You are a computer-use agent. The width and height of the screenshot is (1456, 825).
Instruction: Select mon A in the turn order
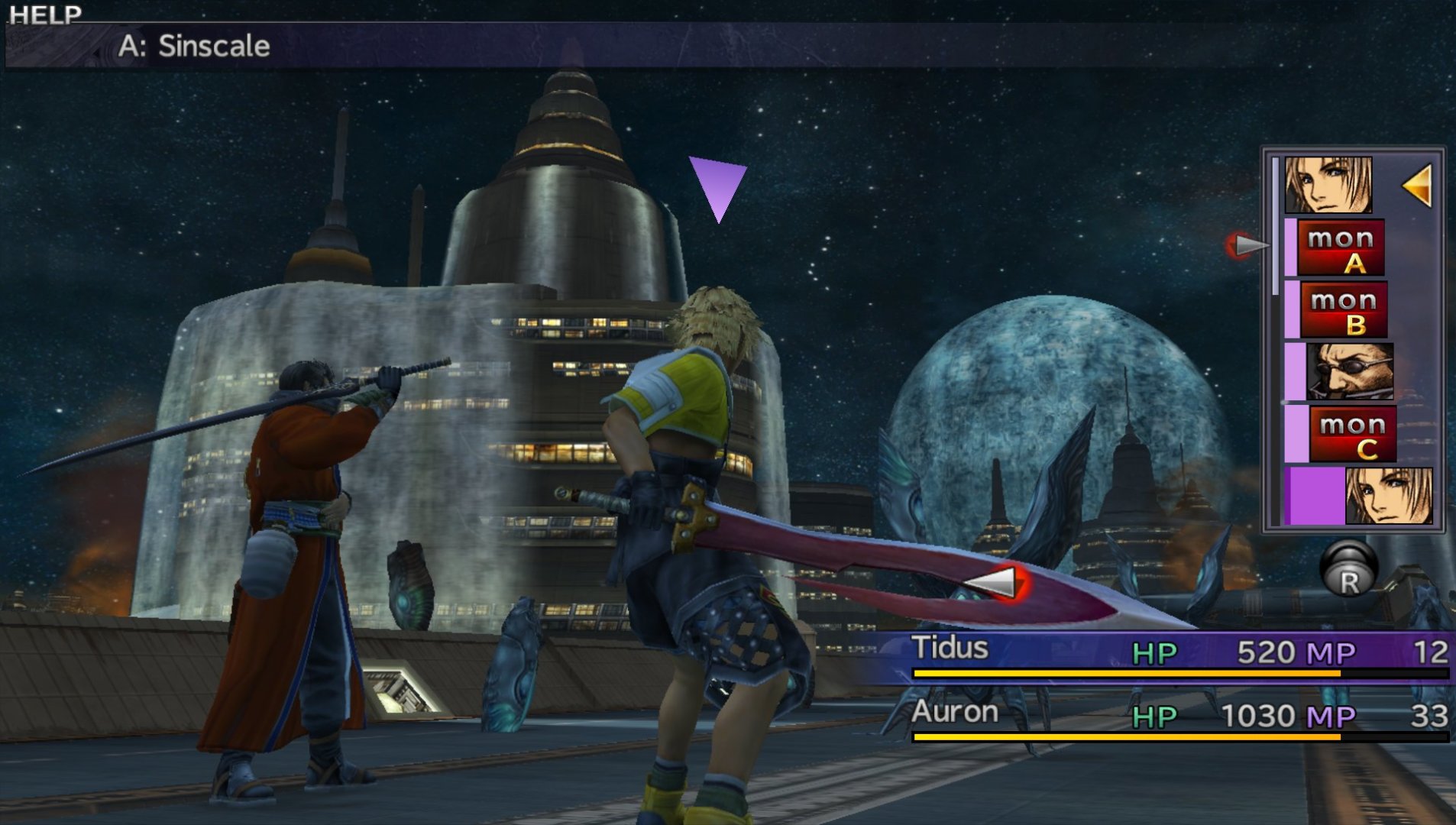1341,248
